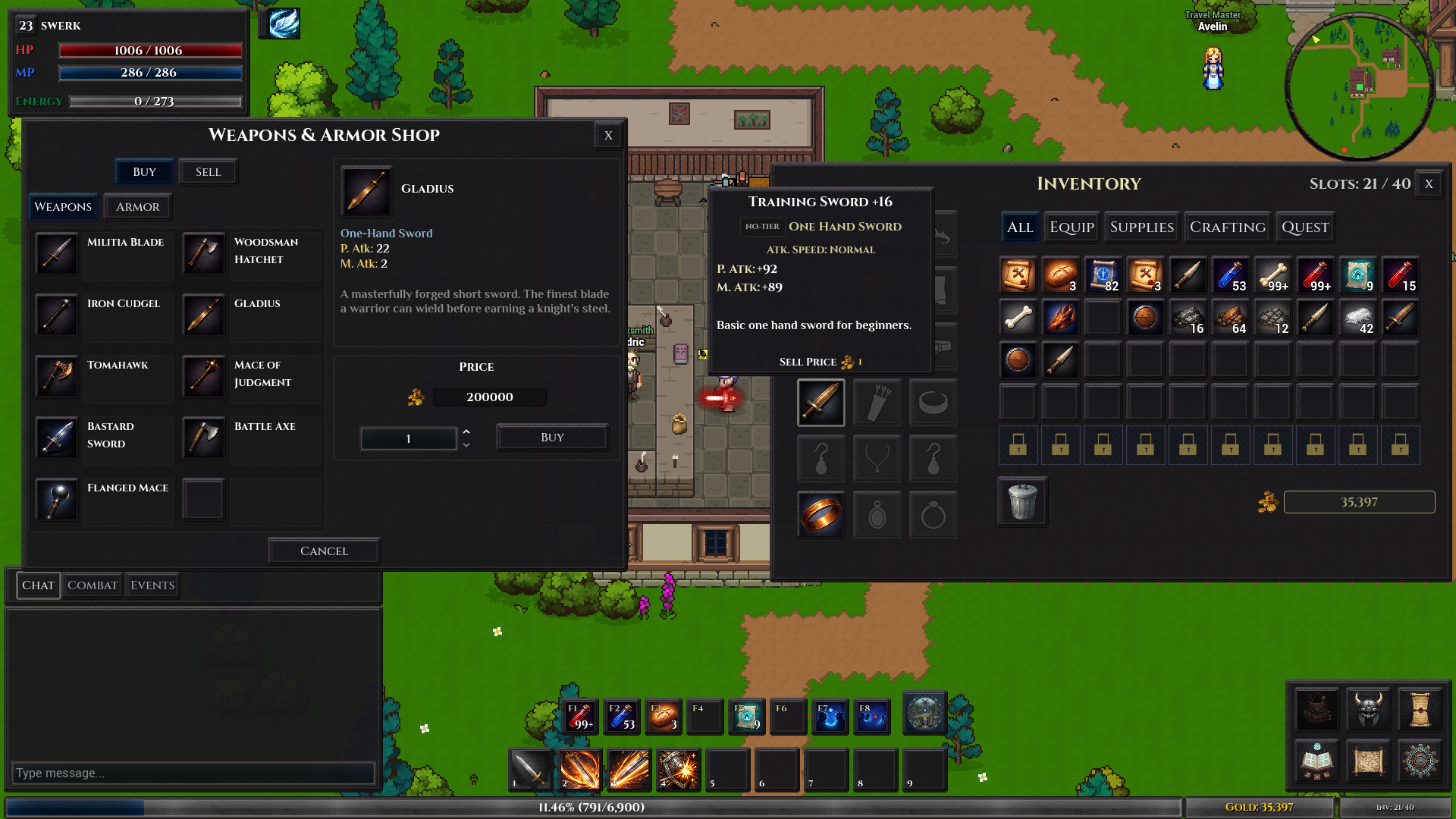The image size is (1456, 819).
Task: Click the equipped ring icon in the Inventory
Action: coord(821,514)
